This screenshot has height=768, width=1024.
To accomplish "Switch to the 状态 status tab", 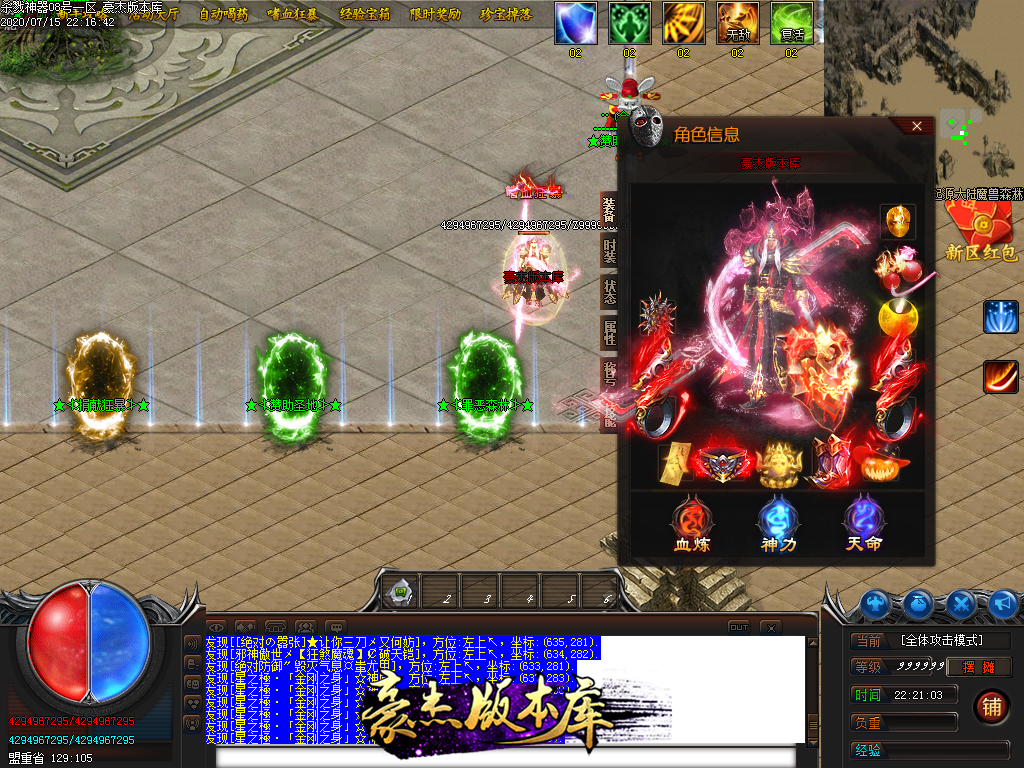I will point(609,292).
